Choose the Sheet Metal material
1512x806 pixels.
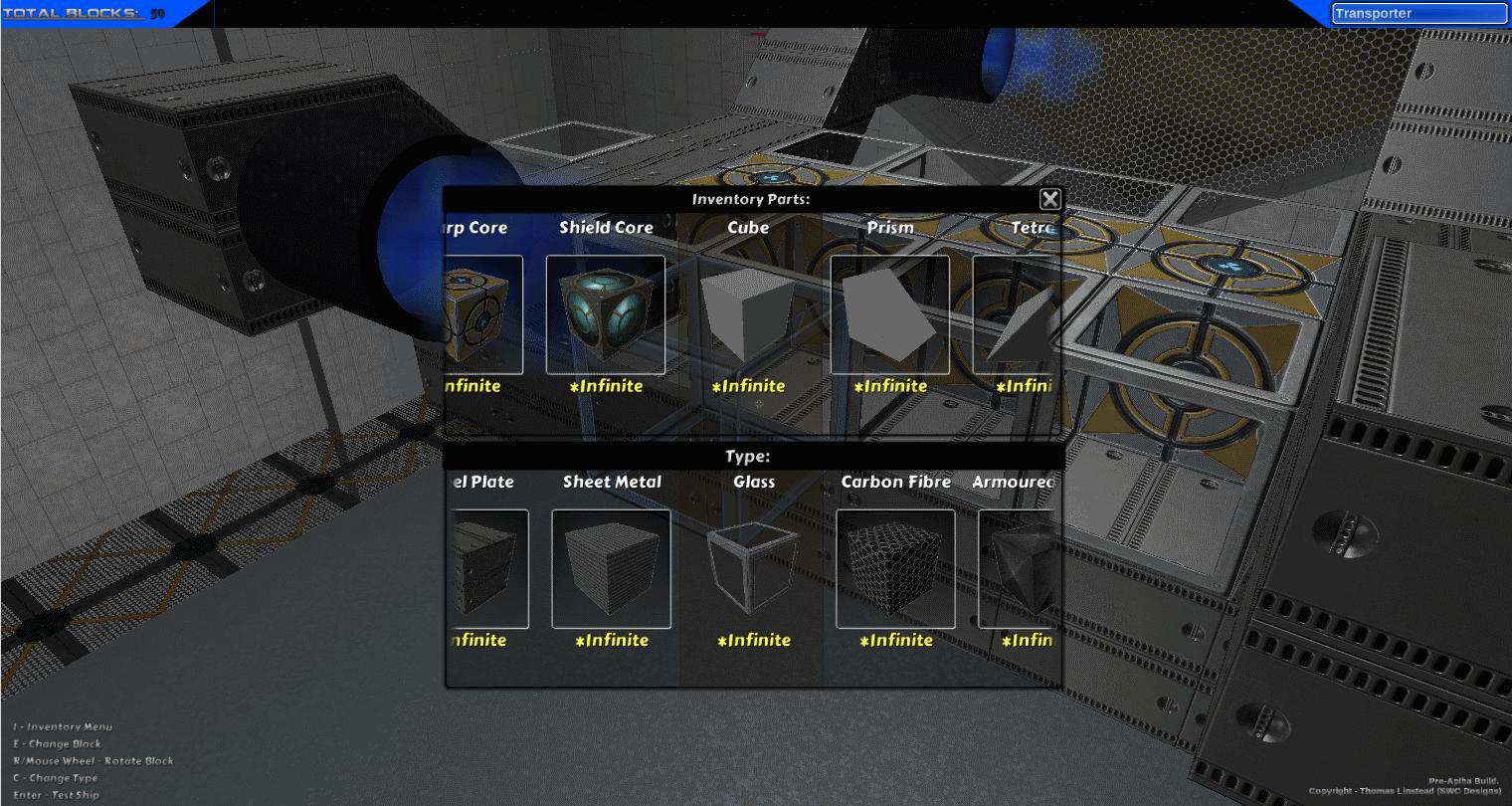point(612,567)
